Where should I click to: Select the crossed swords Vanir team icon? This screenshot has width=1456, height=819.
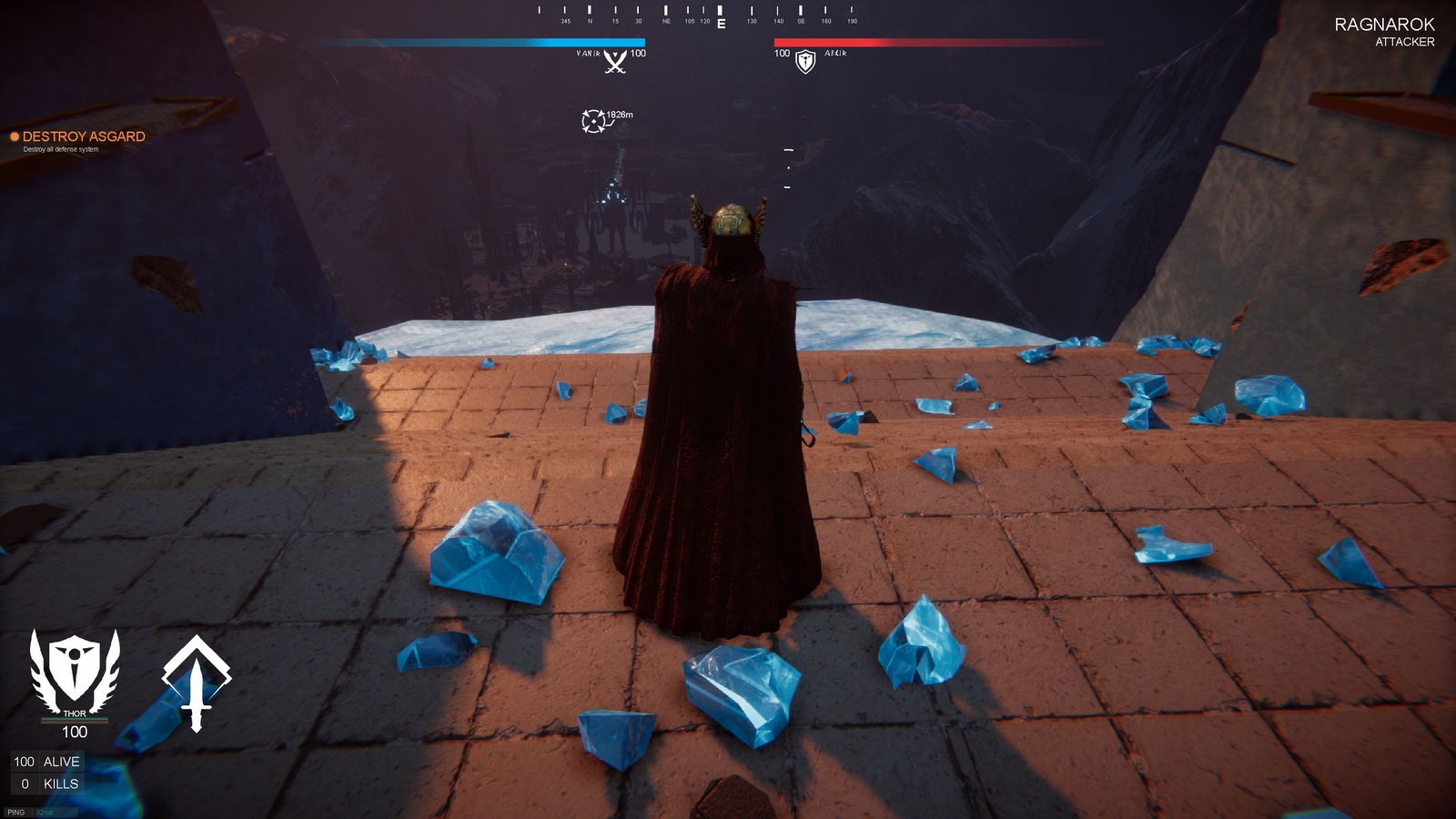614,63
